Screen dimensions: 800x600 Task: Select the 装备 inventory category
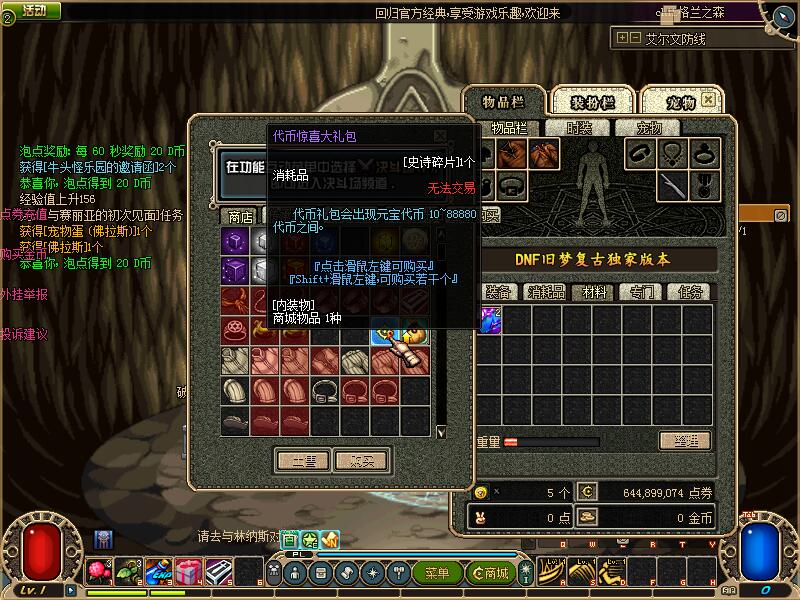pyautogui.click(x=498, y=292)
